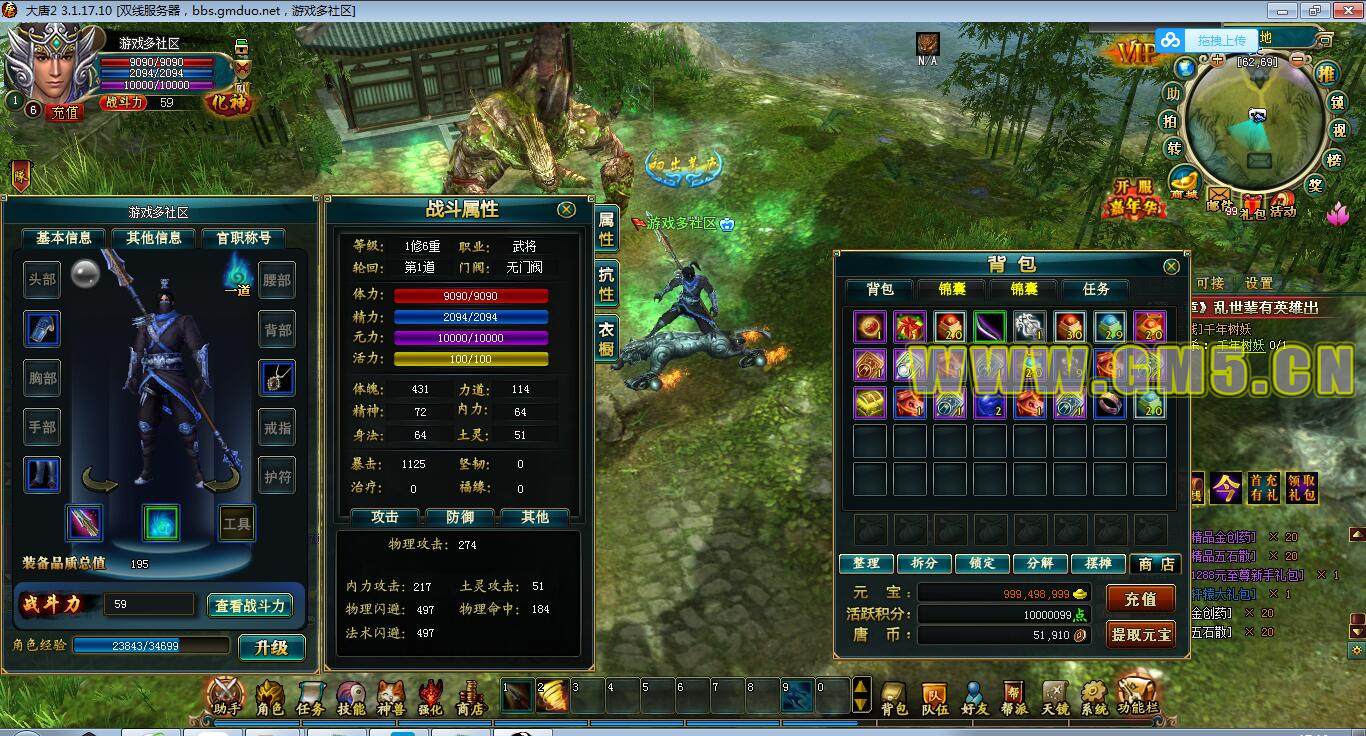Open the 技能 skills menu icon

351,697
